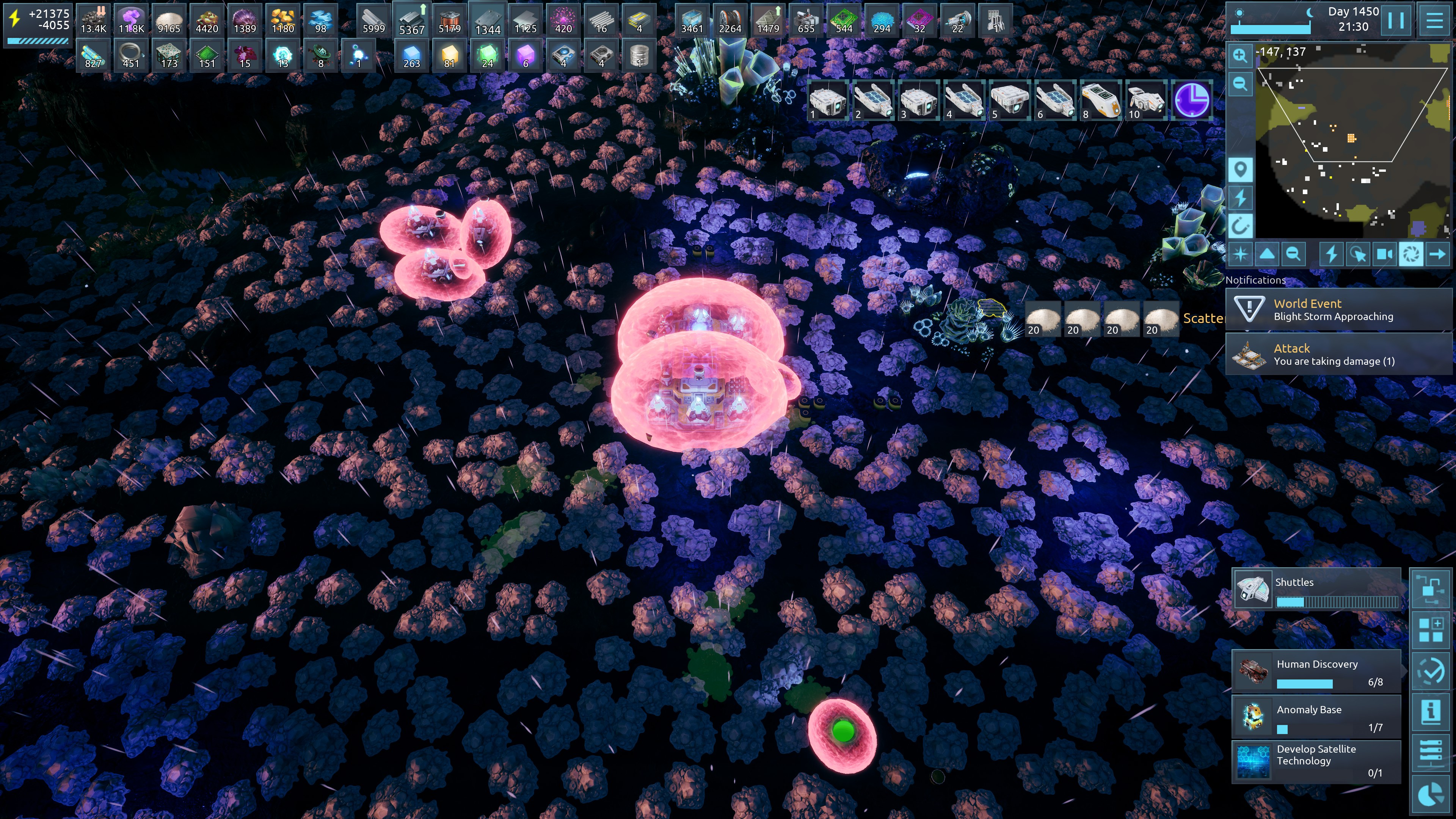Open the Shuttles panel

pos(1316,590)
